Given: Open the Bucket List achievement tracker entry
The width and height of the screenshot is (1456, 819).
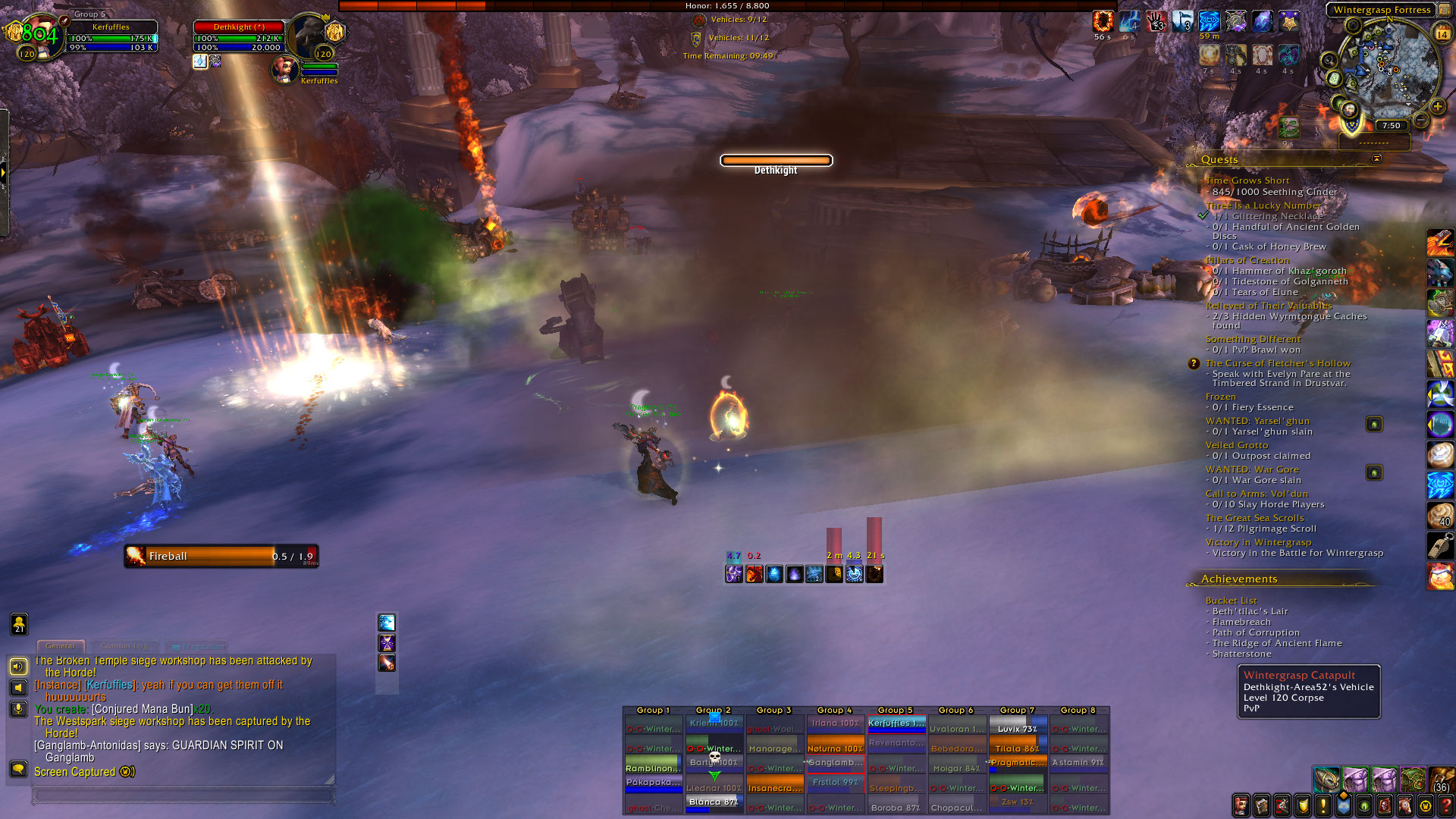Looking at the screenshot, I should tap(1231, 601).
